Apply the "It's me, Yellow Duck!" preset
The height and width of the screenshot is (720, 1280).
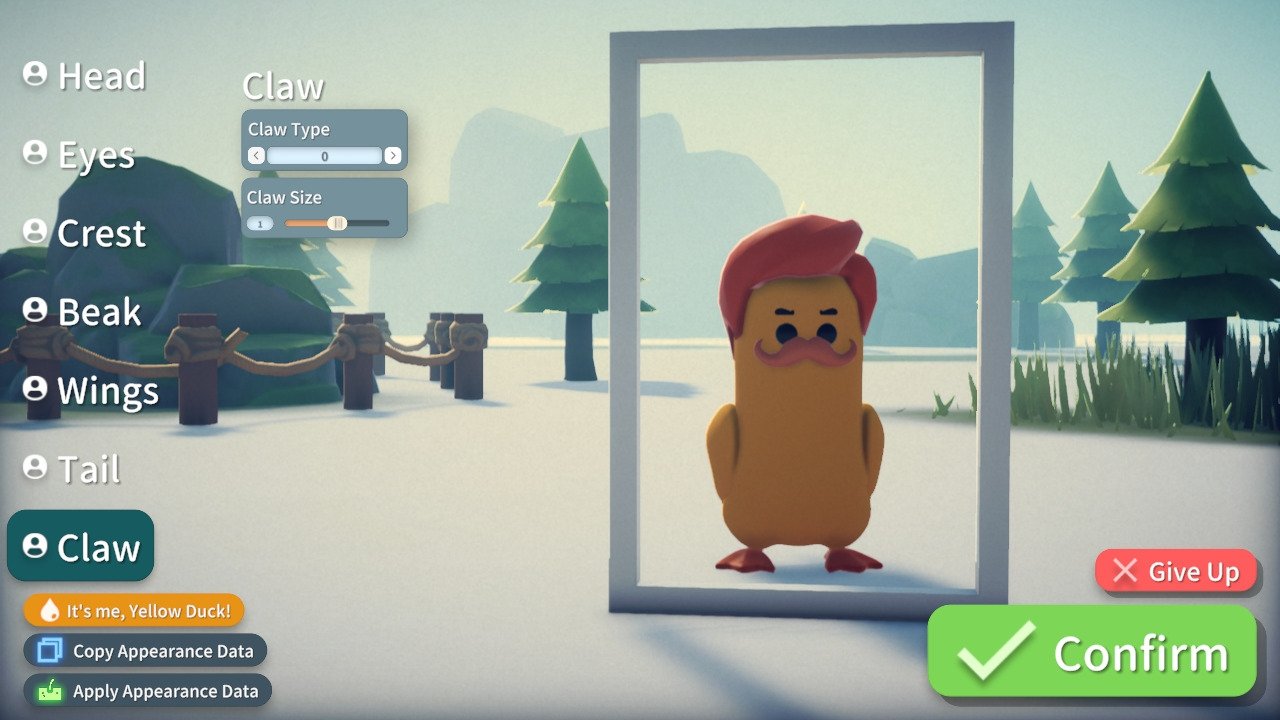(134, 610)
